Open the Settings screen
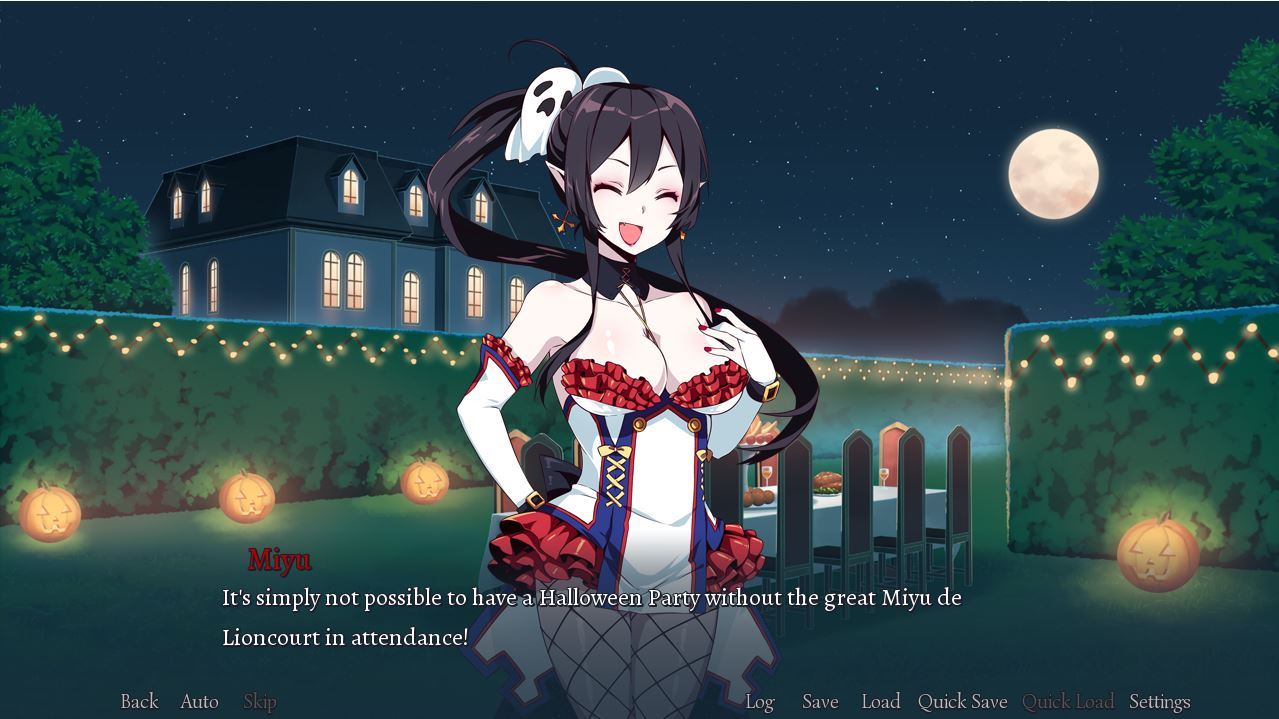The image size is (1279, 719). point(1159,702)
